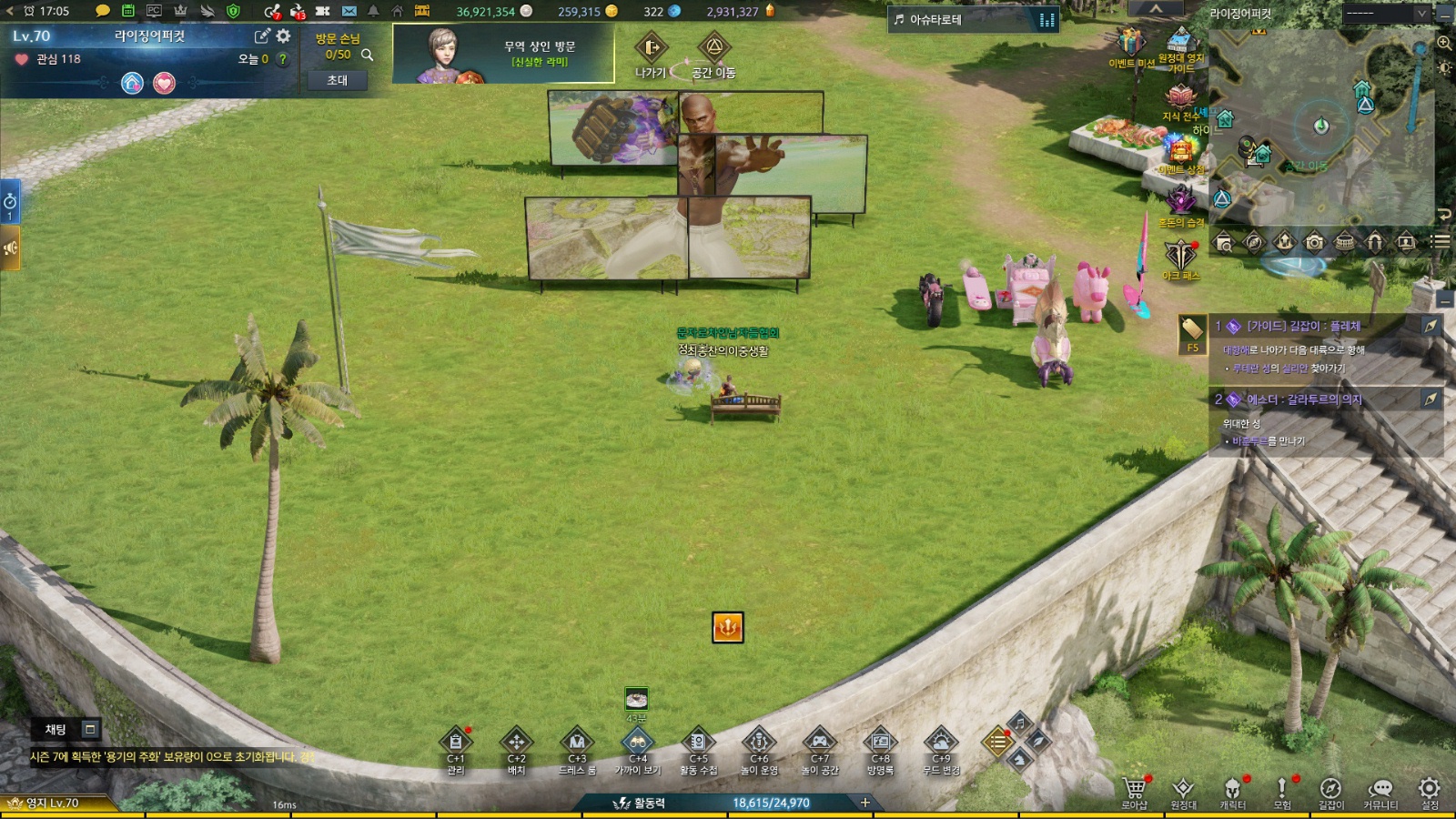Enter the 드레스 룸 dressing room
The height and width of the screenshot is (819, 1456).
pyautogui.click(x=577, y=743)
